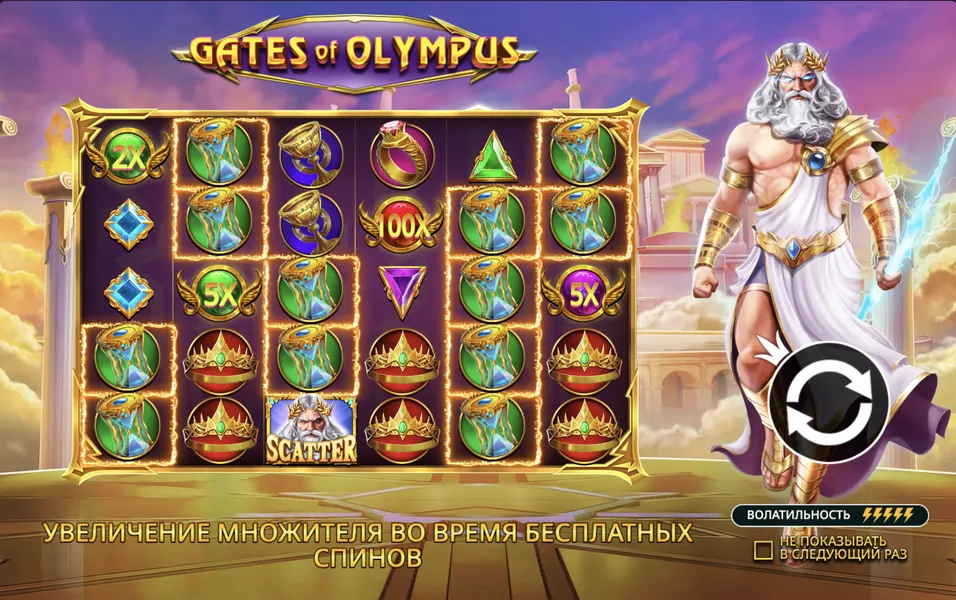
Task: Tick the "Не показывать в следующий раз" checkbox
Action: 763,549
